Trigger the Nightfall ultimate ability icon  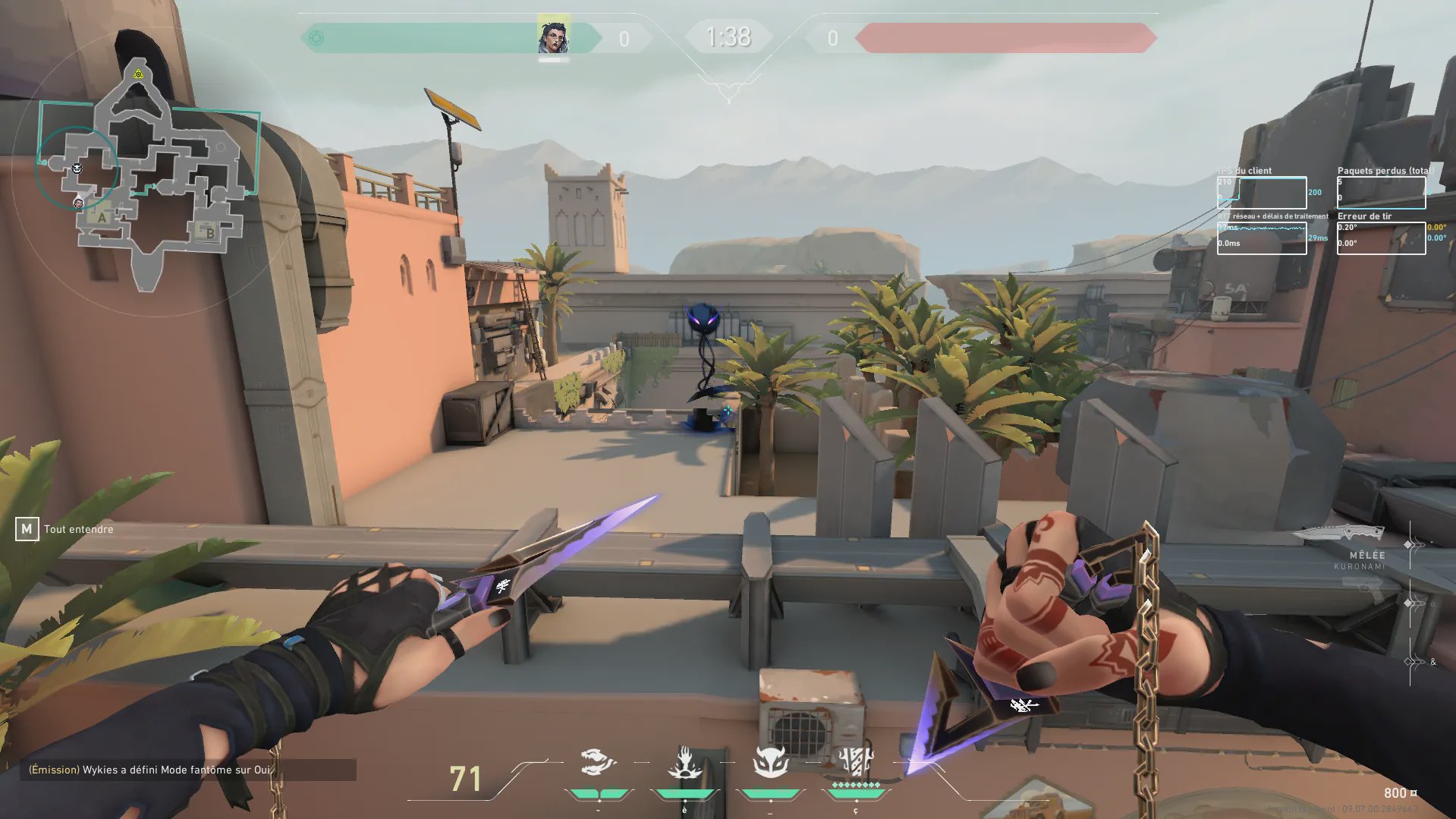click(x=856, y=761)
